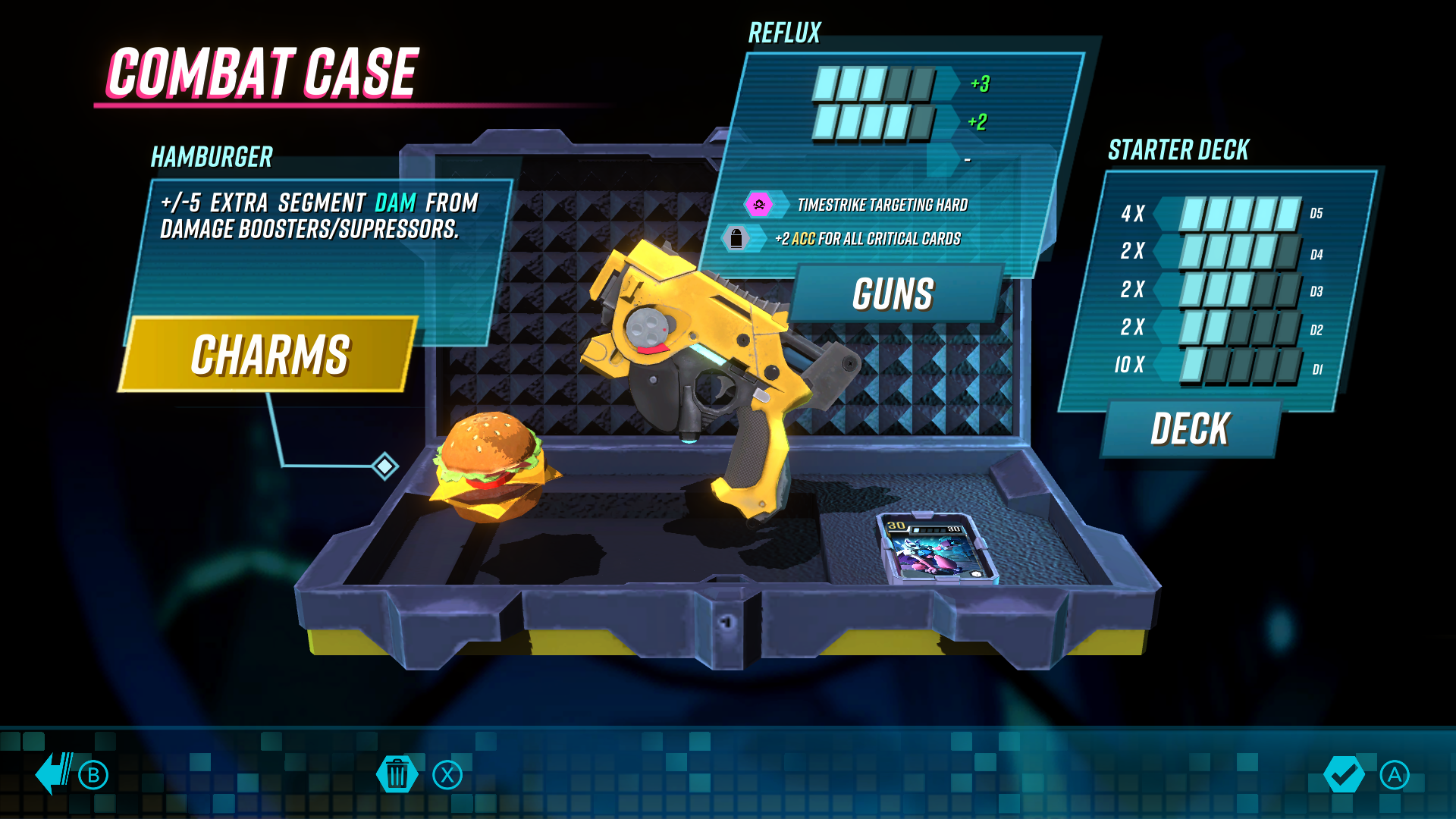This screenshot has height=819, width=1456.
Task: Open the Deck selection
Action: [x=1190, y=429]
